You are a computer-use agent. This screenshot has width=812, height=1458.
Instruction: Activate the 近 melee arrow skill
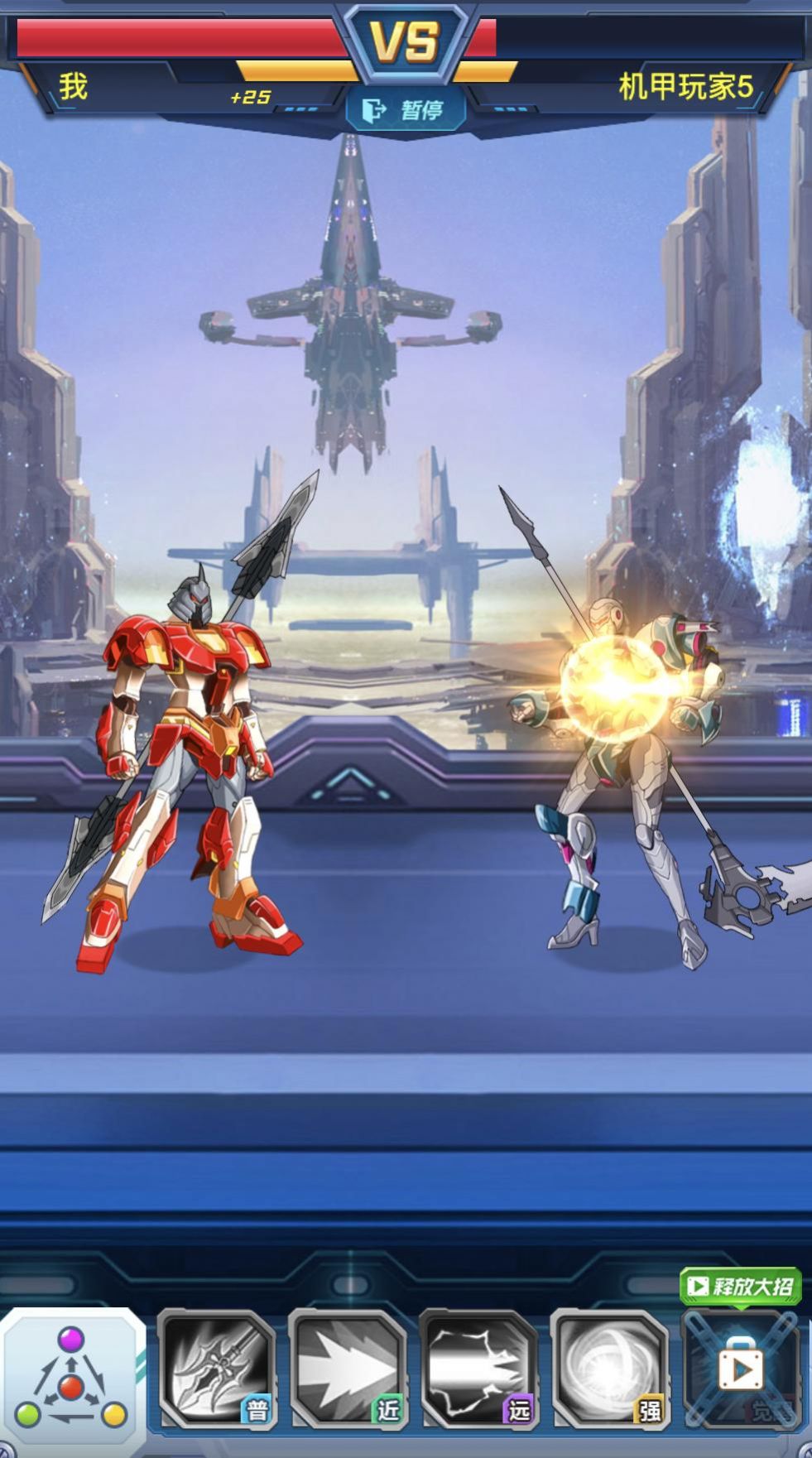click(x=348, y=1369)
